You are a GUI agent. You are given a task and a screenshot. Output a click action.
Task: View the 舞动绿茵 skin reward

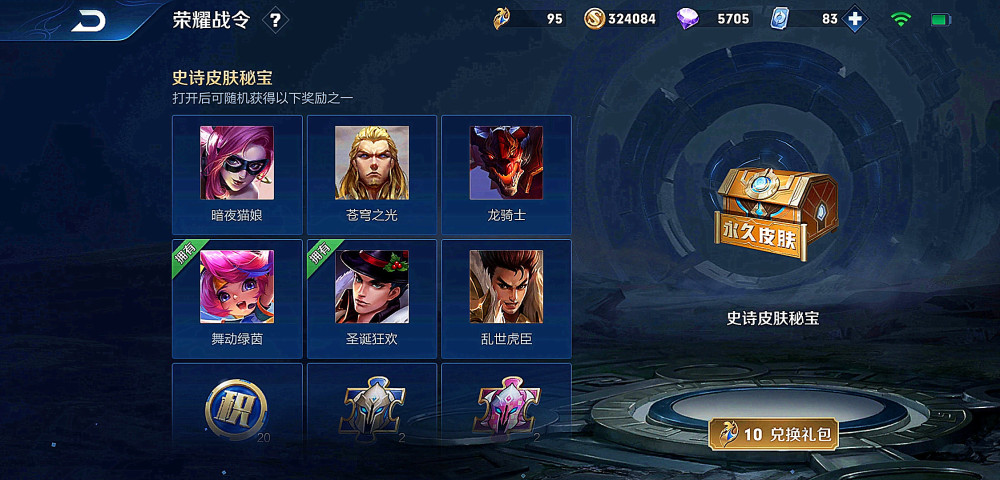pos(237,298)
